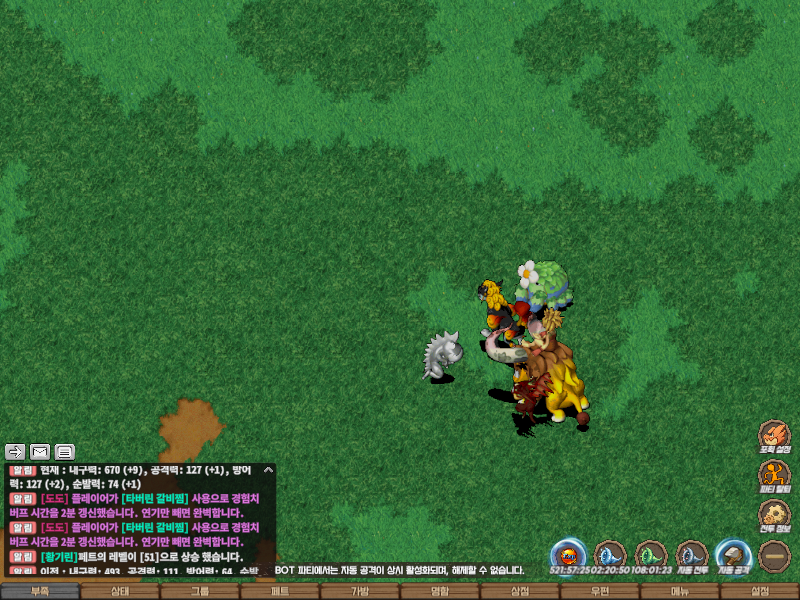
Task: Click the arrow button above the chat log
Action: click(x=15, y=451)
